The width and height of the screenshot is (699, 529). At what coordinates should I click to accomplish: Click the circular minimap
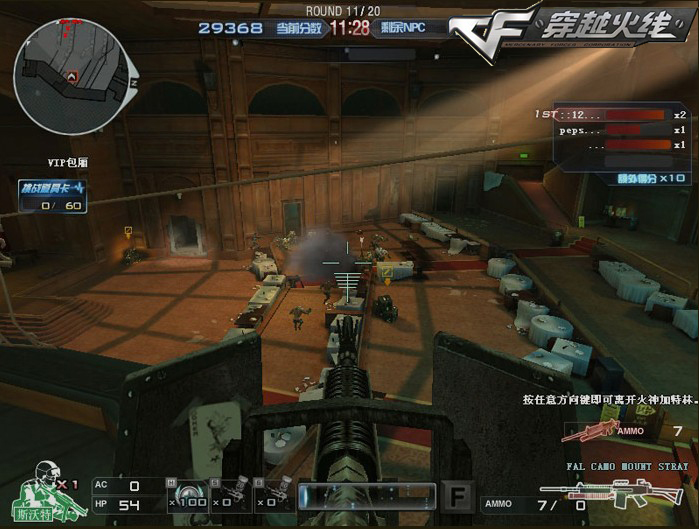70,63
